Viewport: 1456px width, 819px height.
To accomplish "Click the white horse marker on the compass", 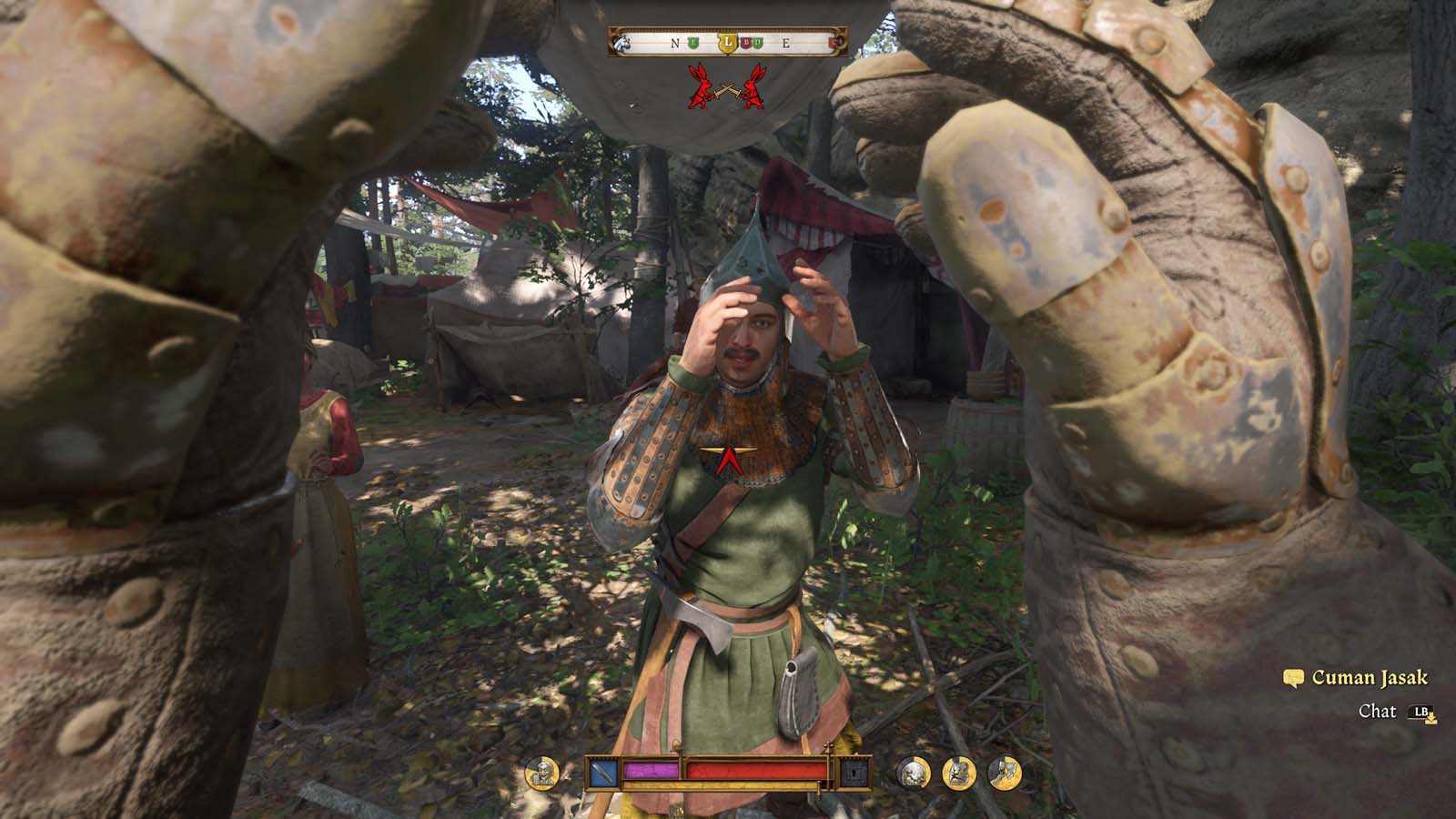I will tap(622, 40).
